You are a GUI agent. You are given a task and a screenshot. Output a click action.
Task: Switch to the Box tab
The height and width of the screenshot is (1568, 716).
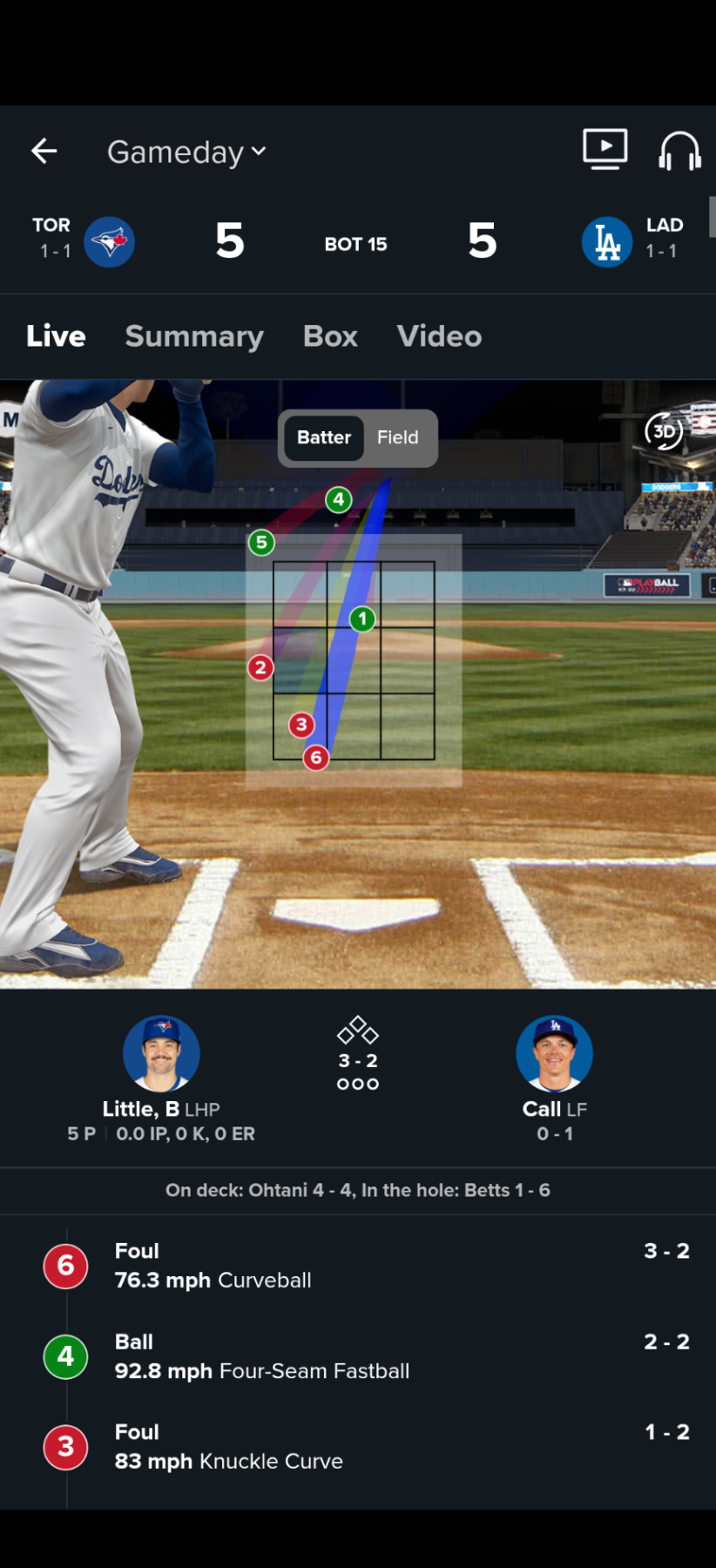pyautogui.click(x=330, y=336)
